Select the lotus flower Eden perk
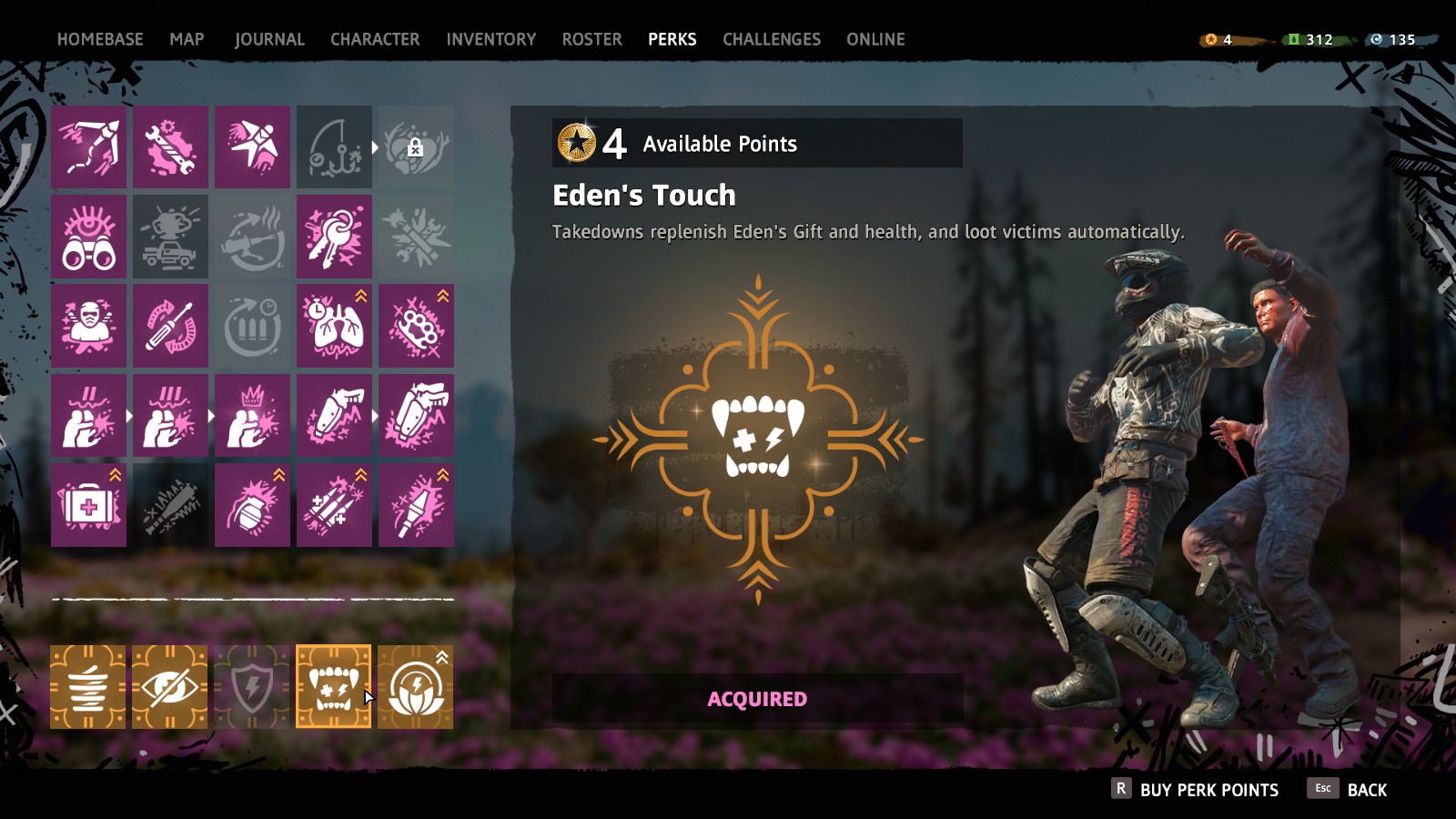The image size is (1456, 819). point(415,687)
